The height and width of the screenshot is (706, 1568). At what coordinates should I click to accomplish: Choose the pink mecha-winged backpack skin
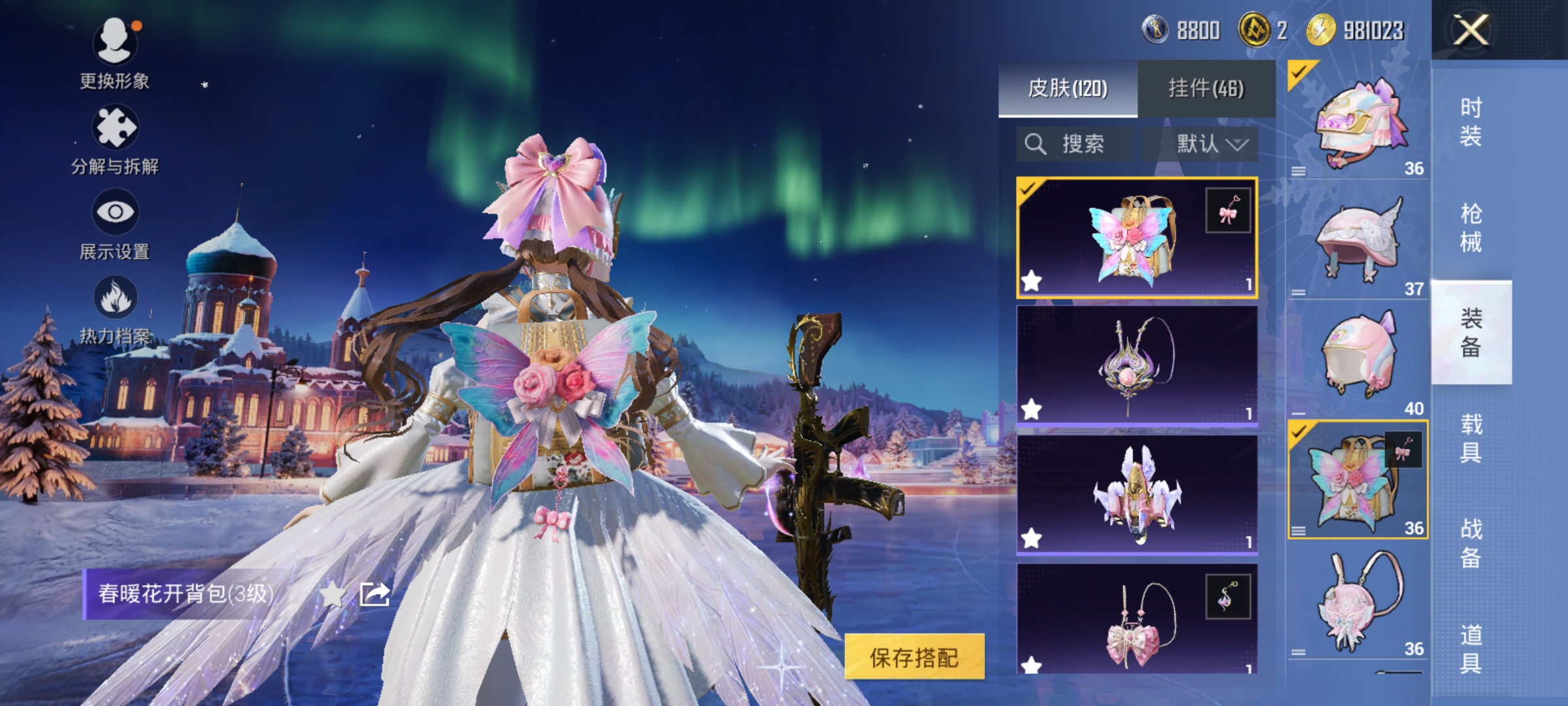coord(1137,494)
